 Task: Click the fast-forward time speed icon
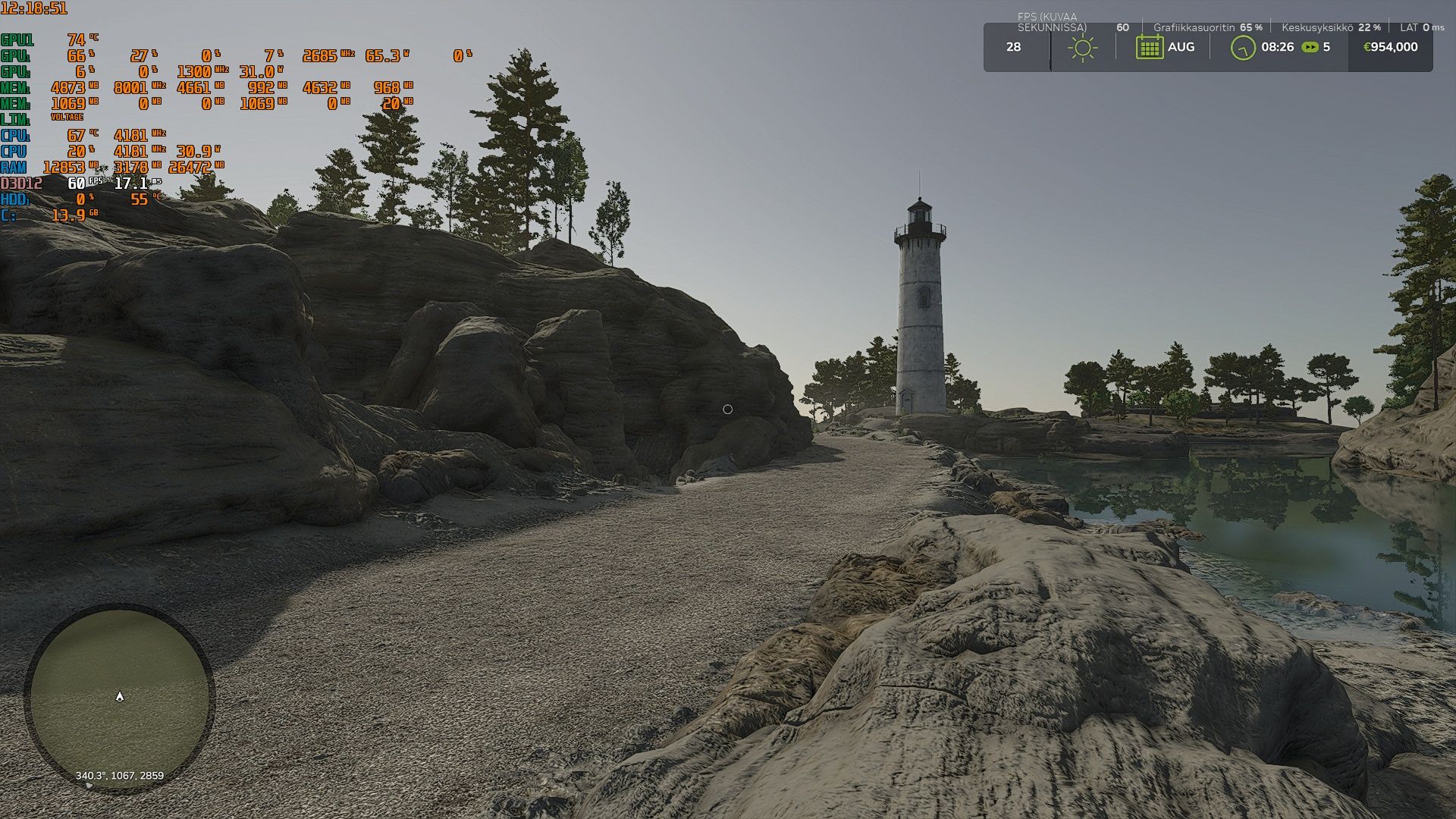pyautogui.click(x=1310, y=47)
